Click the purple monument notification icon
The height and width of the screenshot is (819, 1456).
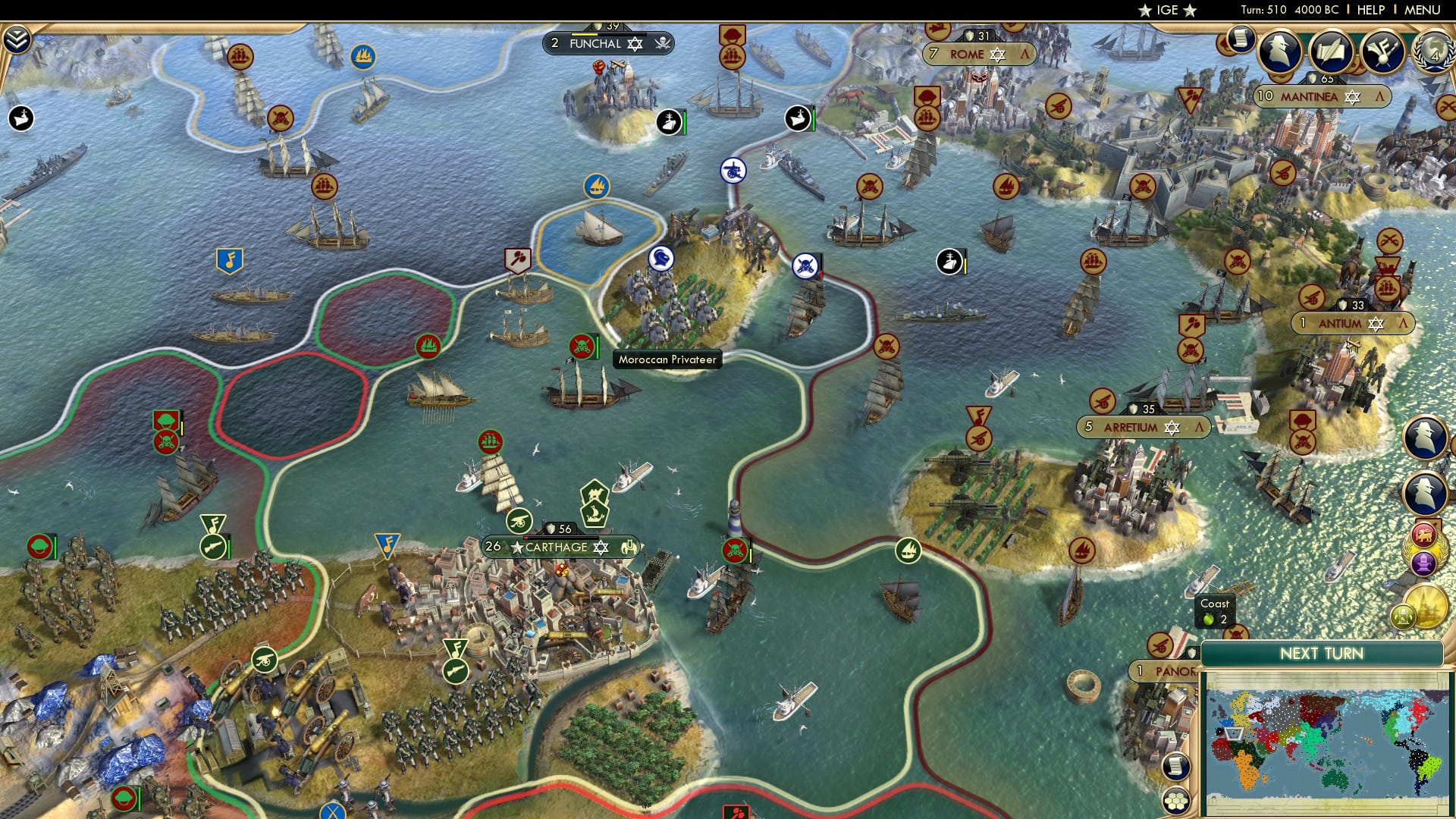[x=1425, y=563]
